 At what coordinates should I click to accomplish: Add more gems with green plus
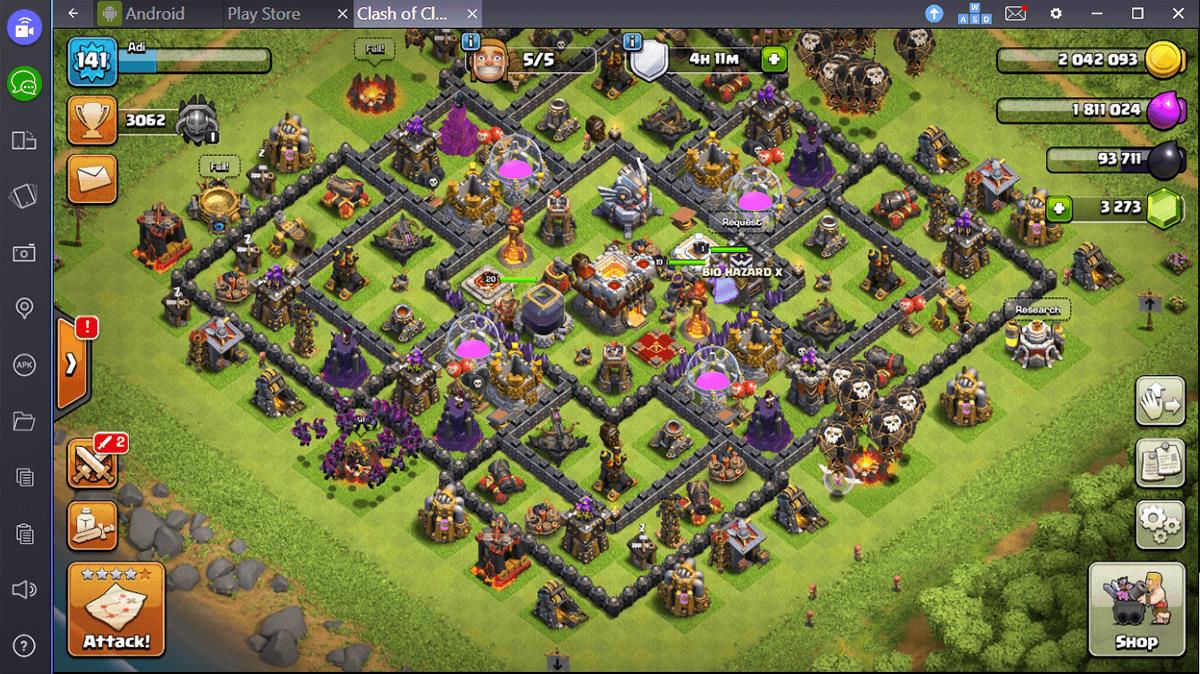tap(1060, 209)
